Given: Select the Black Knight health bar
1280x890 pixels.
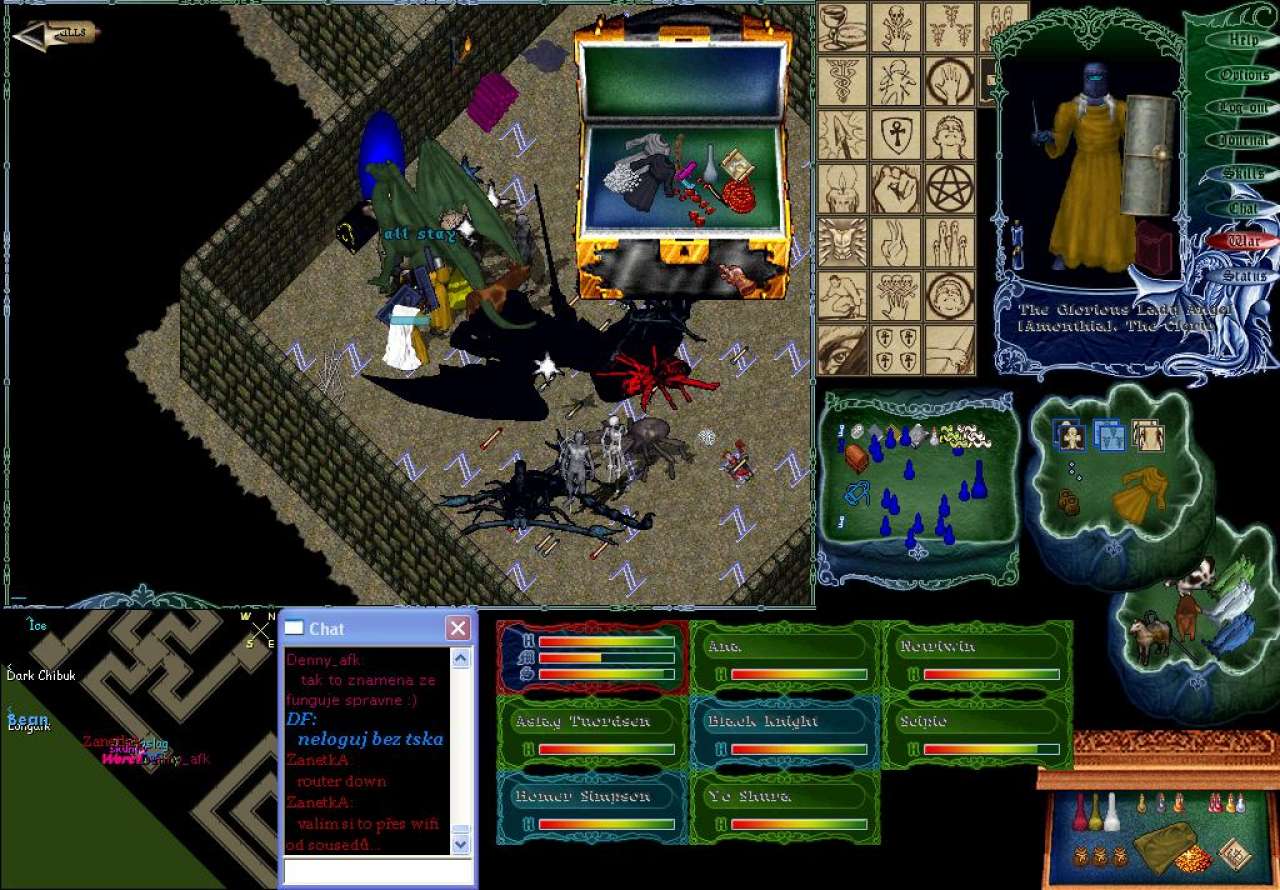Looking at the screenshot, I should pos(785,722).
